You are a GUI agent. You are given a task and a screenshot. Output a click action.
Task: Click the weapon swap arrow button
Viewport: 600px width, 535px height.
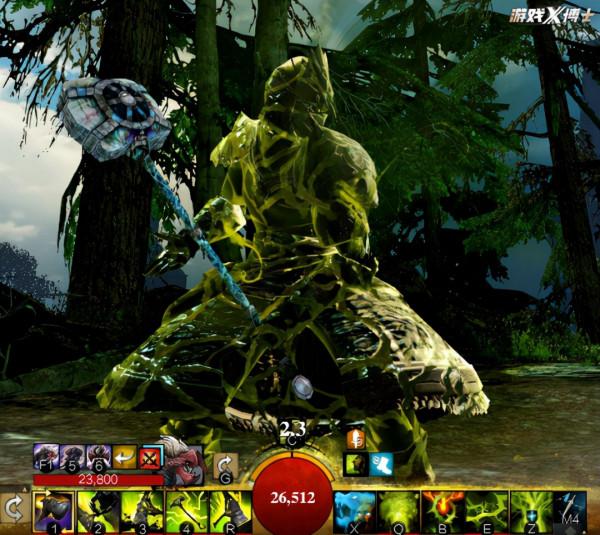coord(14,509)
